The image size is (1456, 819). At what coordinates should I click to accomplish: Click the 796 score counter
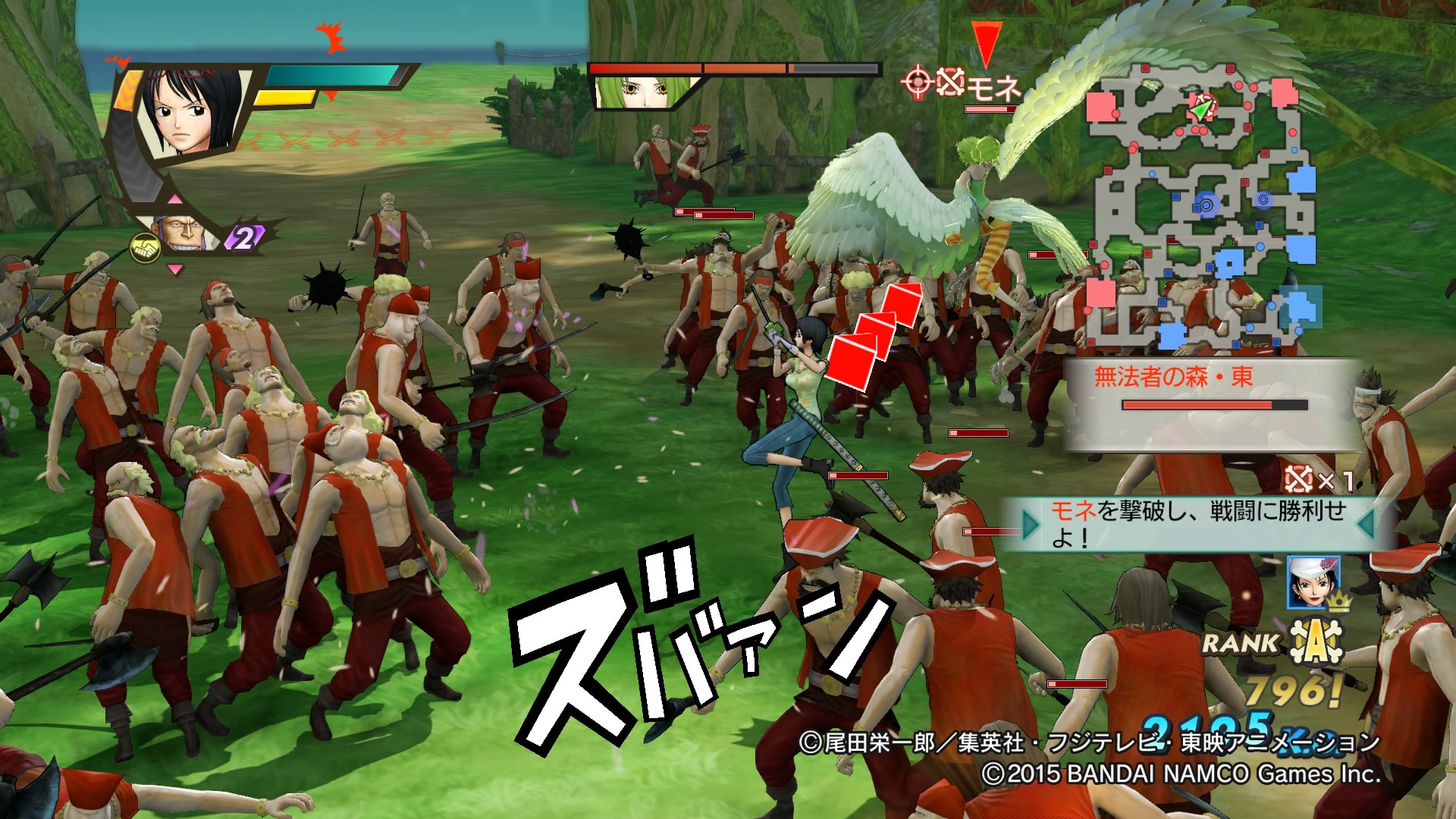click(x=1289, y=689)
